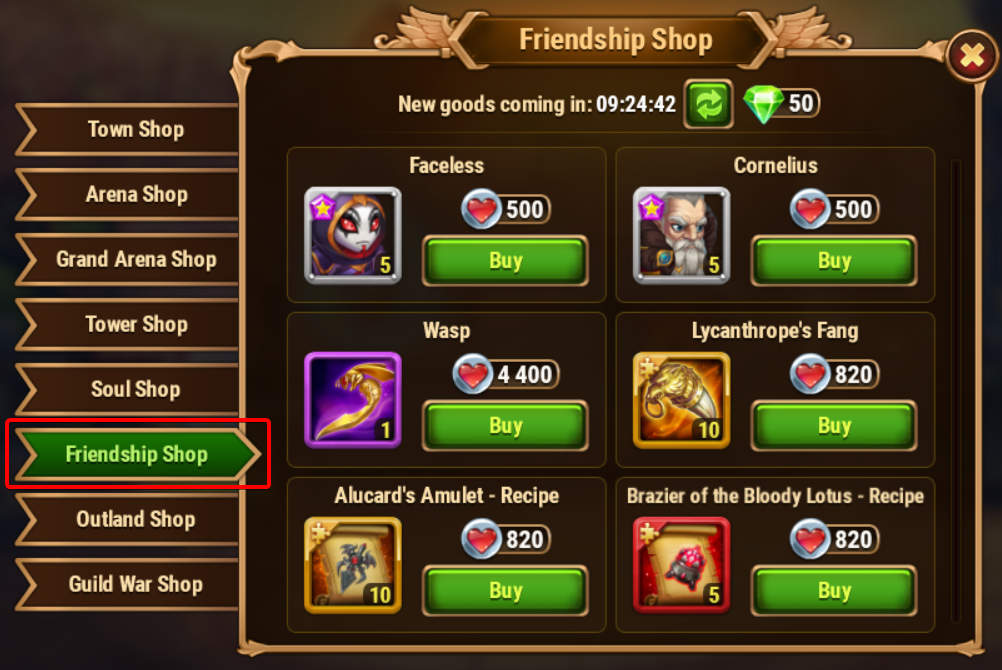Purchase Alucard's Amulet Recipe
The height and width of the screenshot is (670, 1002).
(x=505, y=591)
